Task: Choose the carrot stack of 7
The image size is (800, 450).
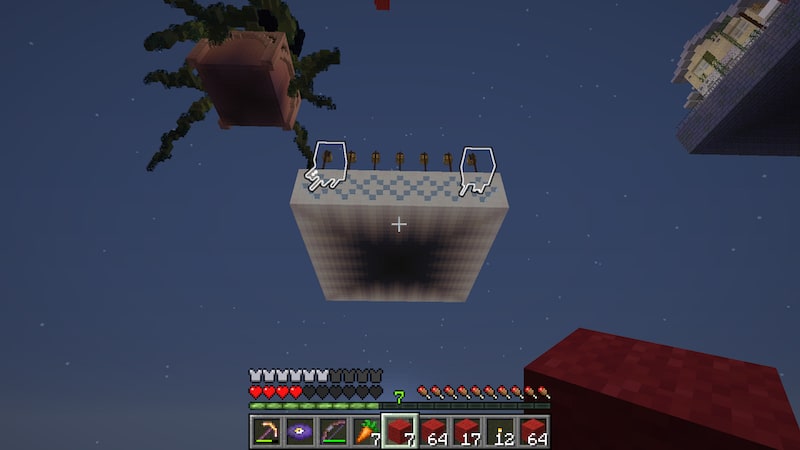Action: pyautogui.click(x=365, y=432)
